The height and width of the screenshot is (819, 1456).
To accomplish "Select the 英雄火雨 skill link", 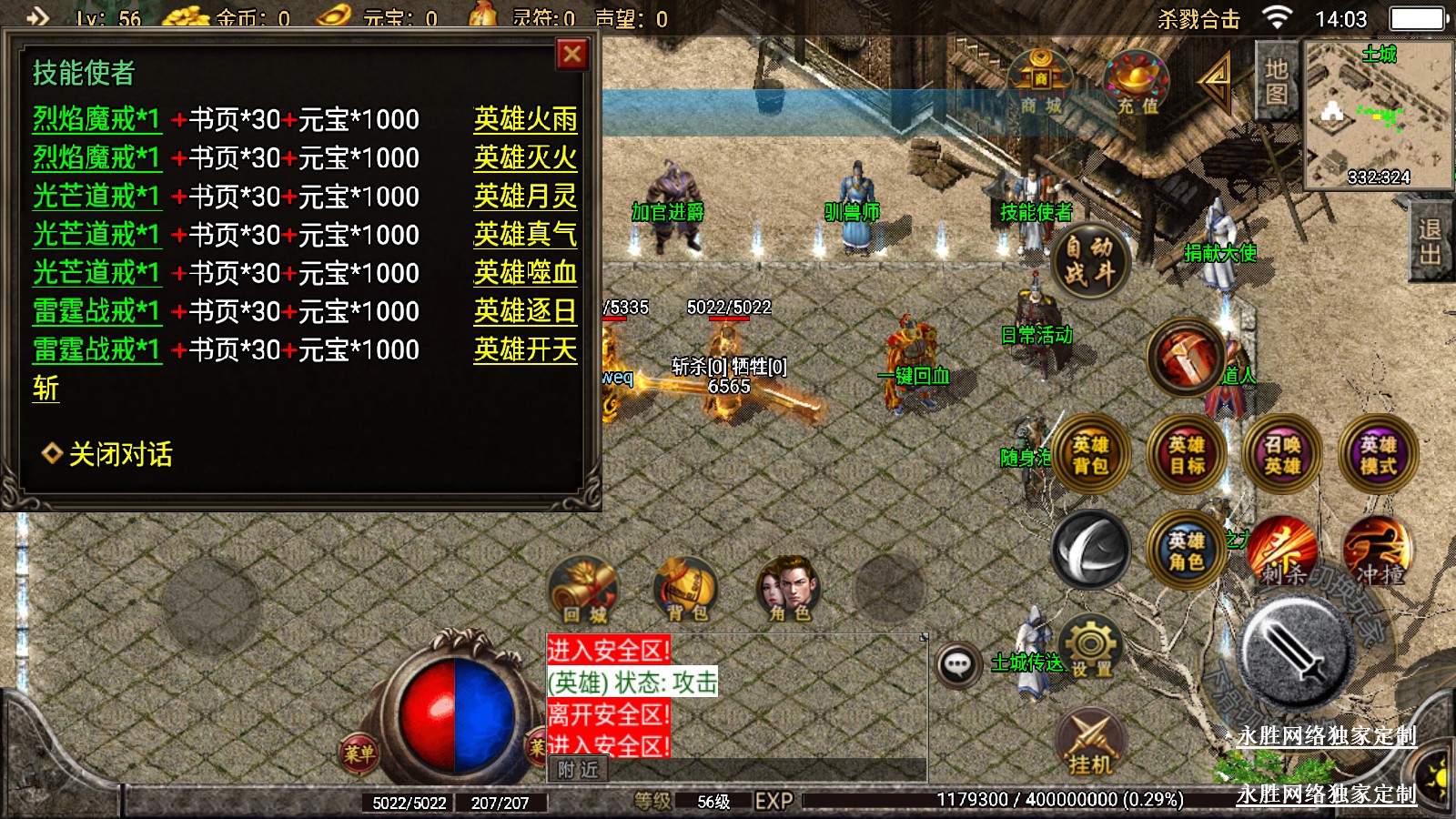I will (525, 119).
